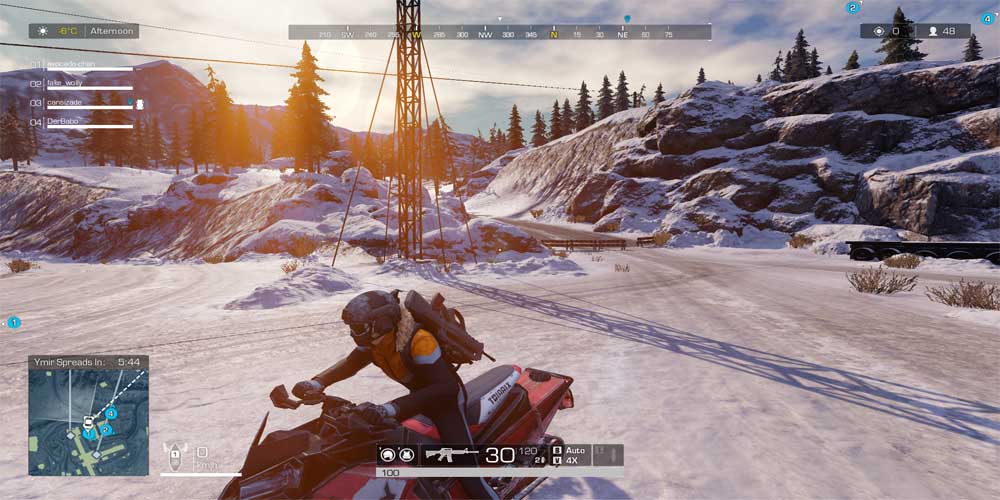Toggle the Auto fire mode indicator
1000x500 pixels.
coord(571,449)
